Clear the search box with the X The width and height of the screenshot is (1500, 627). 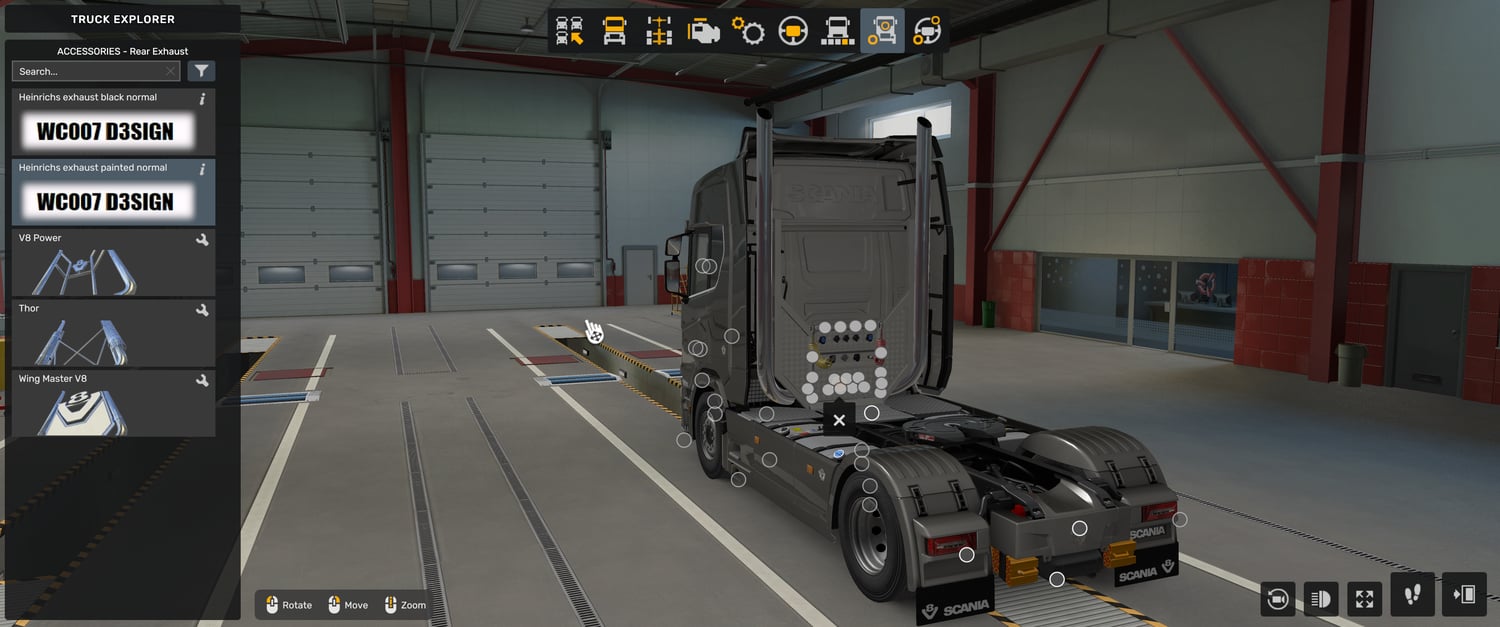coord(171,71)
